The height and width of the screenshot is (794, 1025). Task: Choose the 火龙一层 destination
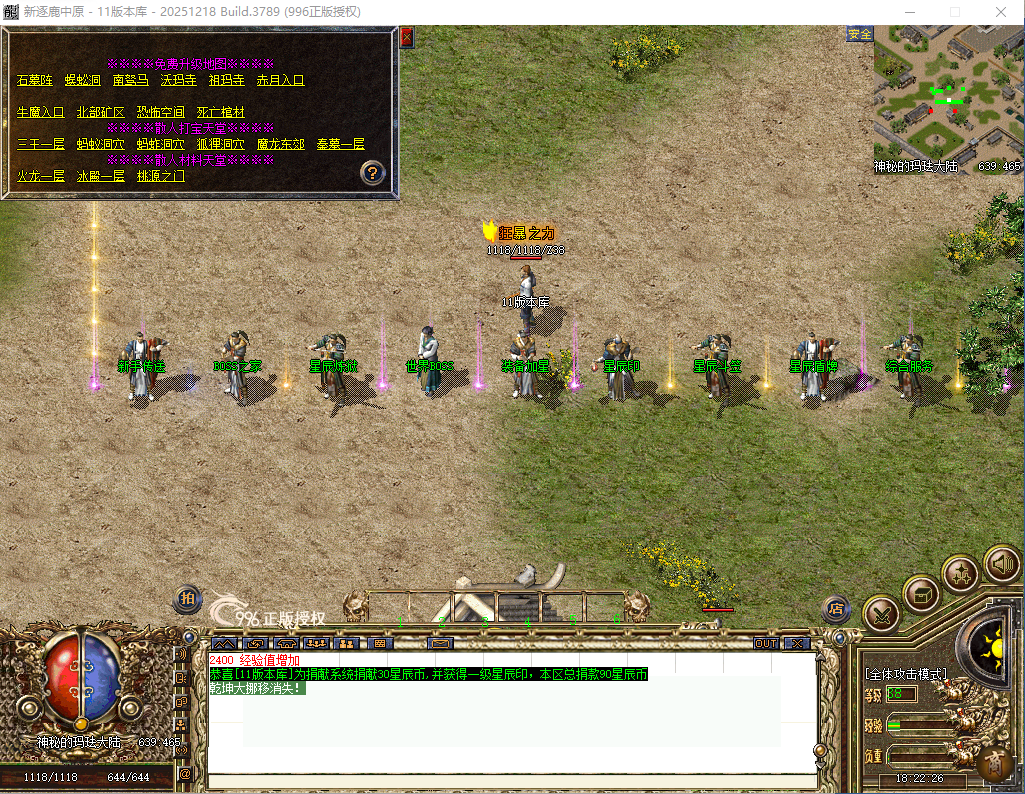pyautogui.click(x=40, y=175)
